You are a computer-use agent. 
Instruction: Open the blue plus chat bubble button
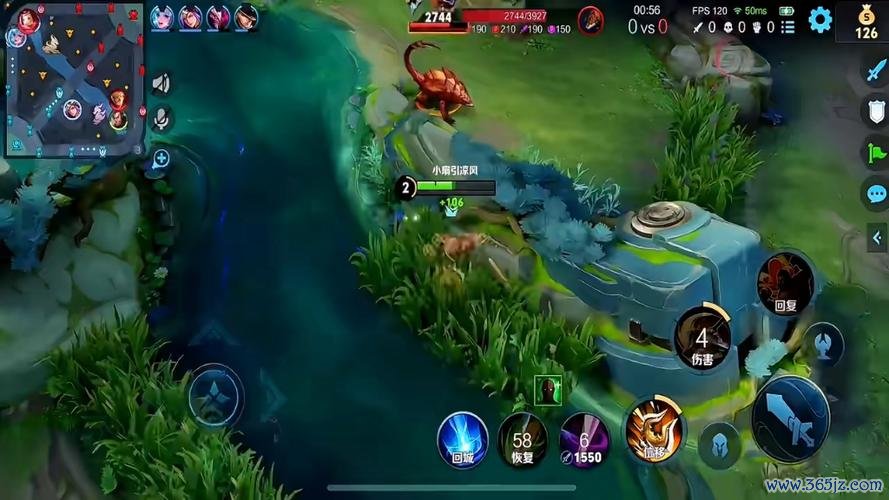click(x=160, y=158)
